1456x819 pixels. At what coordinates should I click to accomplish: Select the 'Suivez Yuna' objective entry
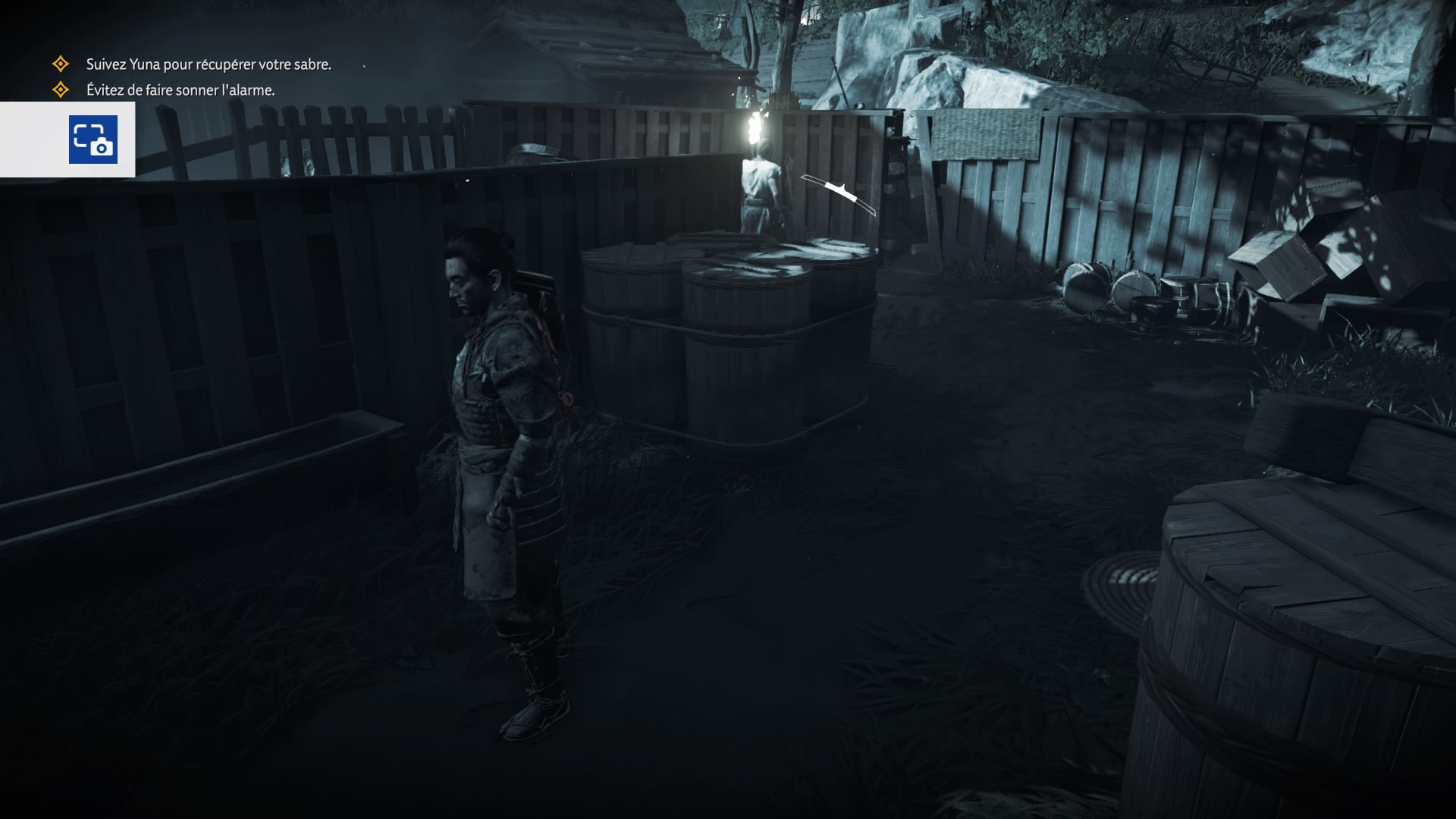click(x=208, y=64)
